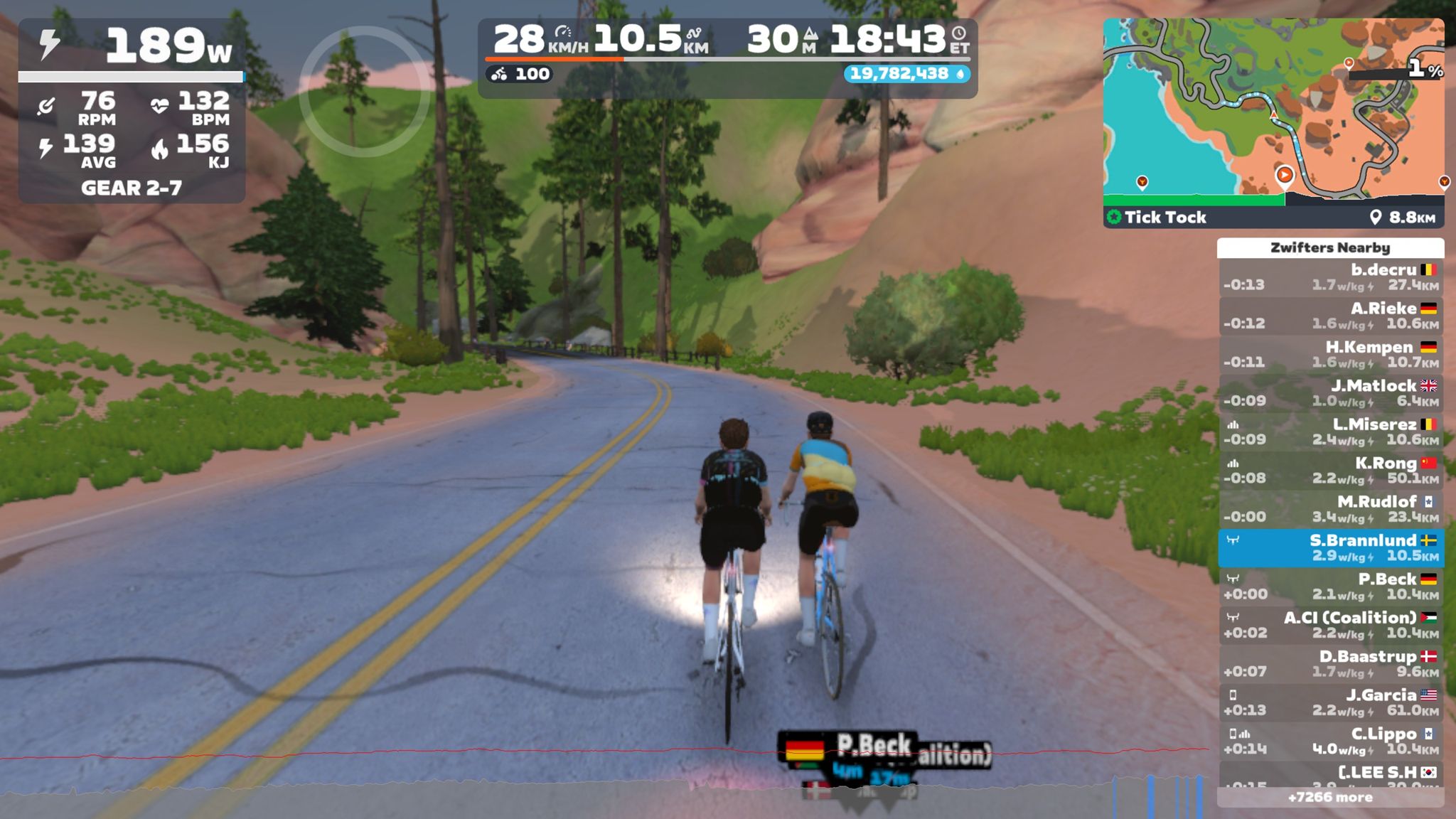Image resolution: width=1456 pixels, height=819 pixels.
Task: Choose M.Rudlof in the rider list
Action: (1330, 509)
